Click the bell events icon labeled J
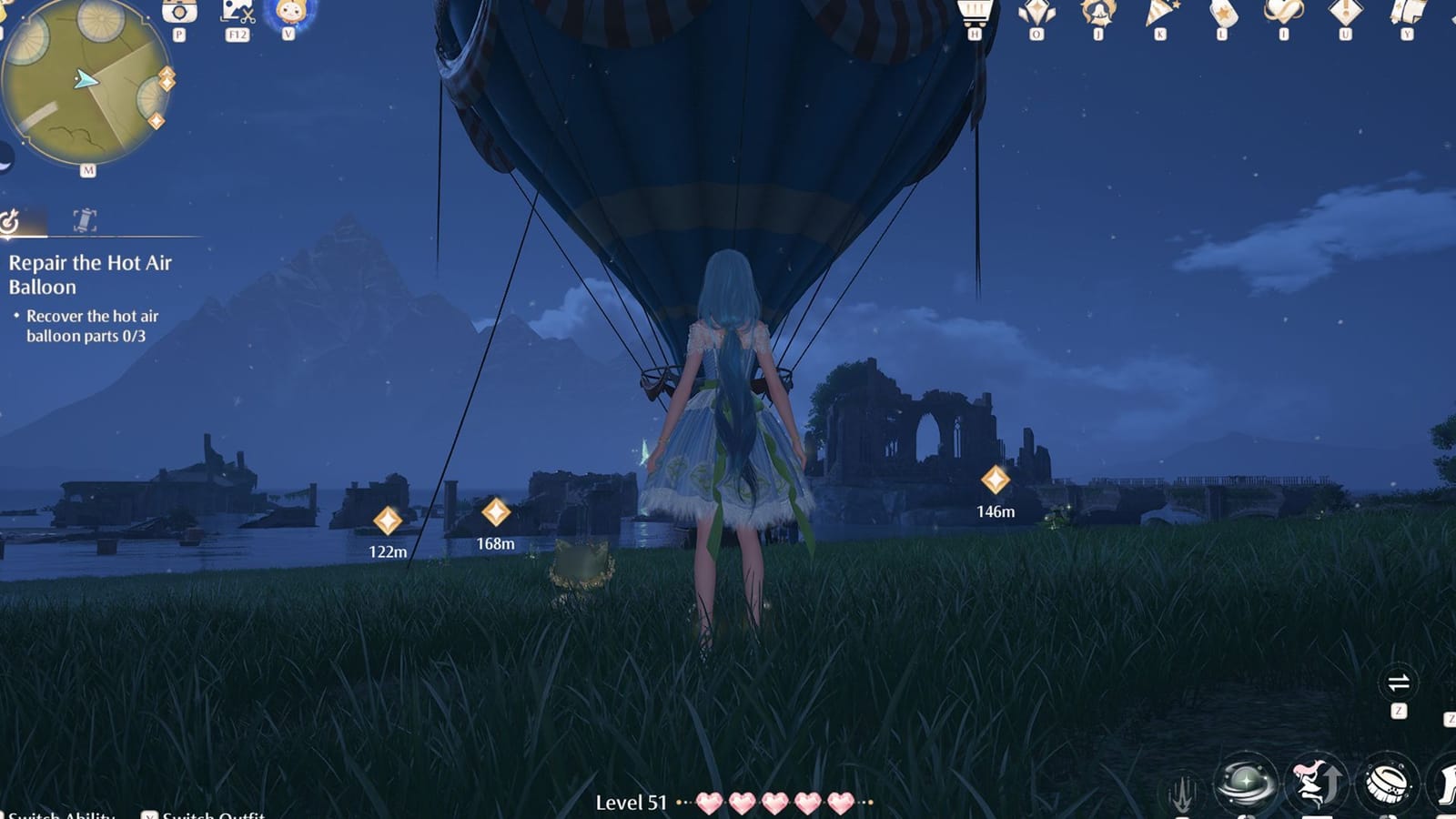This screenshot has height=819, width=1456. pos(1097,14)
